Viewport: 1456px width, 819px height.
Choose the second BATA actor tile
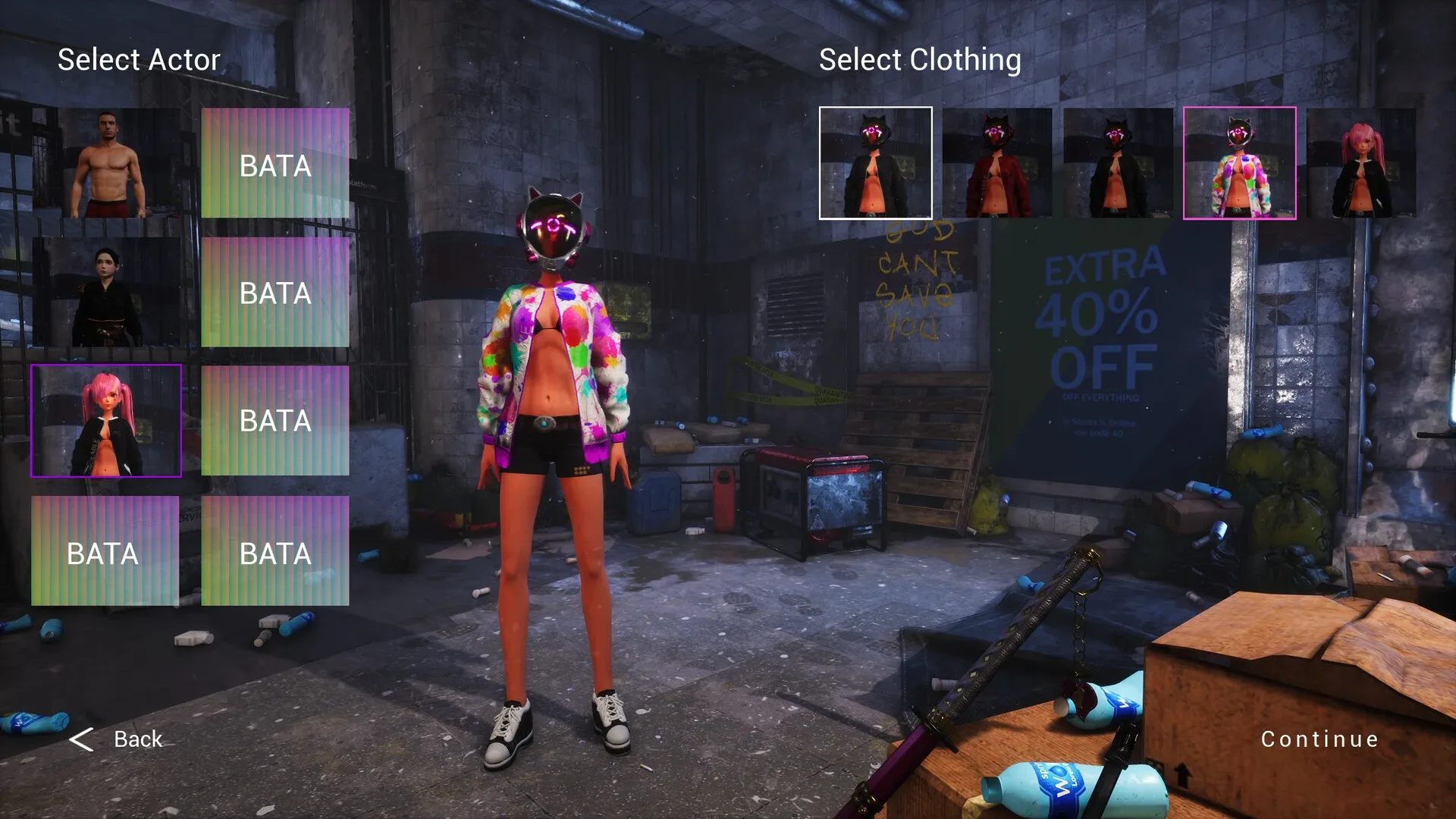[275, 292]
